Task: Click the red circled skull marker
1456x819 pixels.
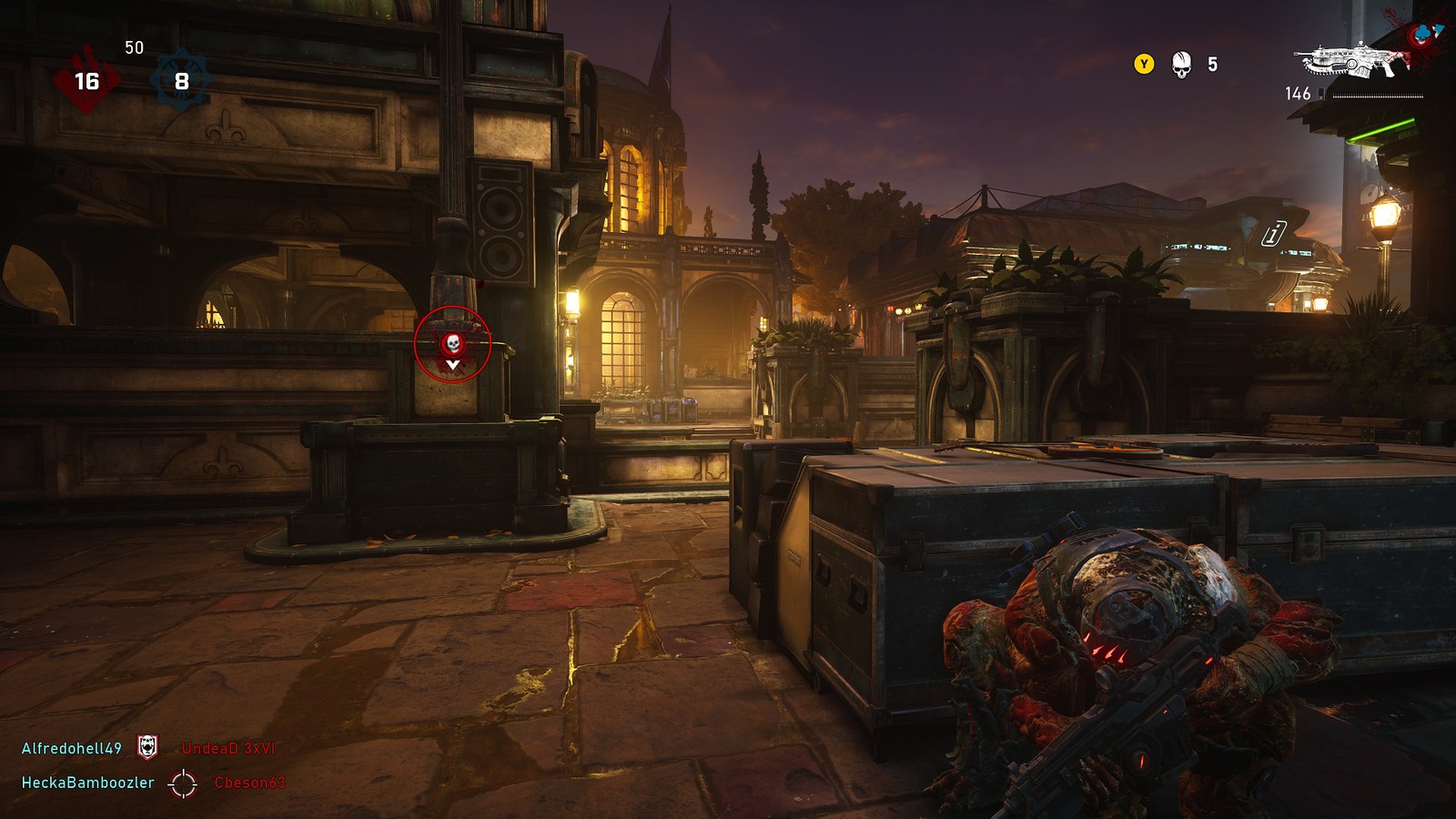Action: click(x=452, y=344)
